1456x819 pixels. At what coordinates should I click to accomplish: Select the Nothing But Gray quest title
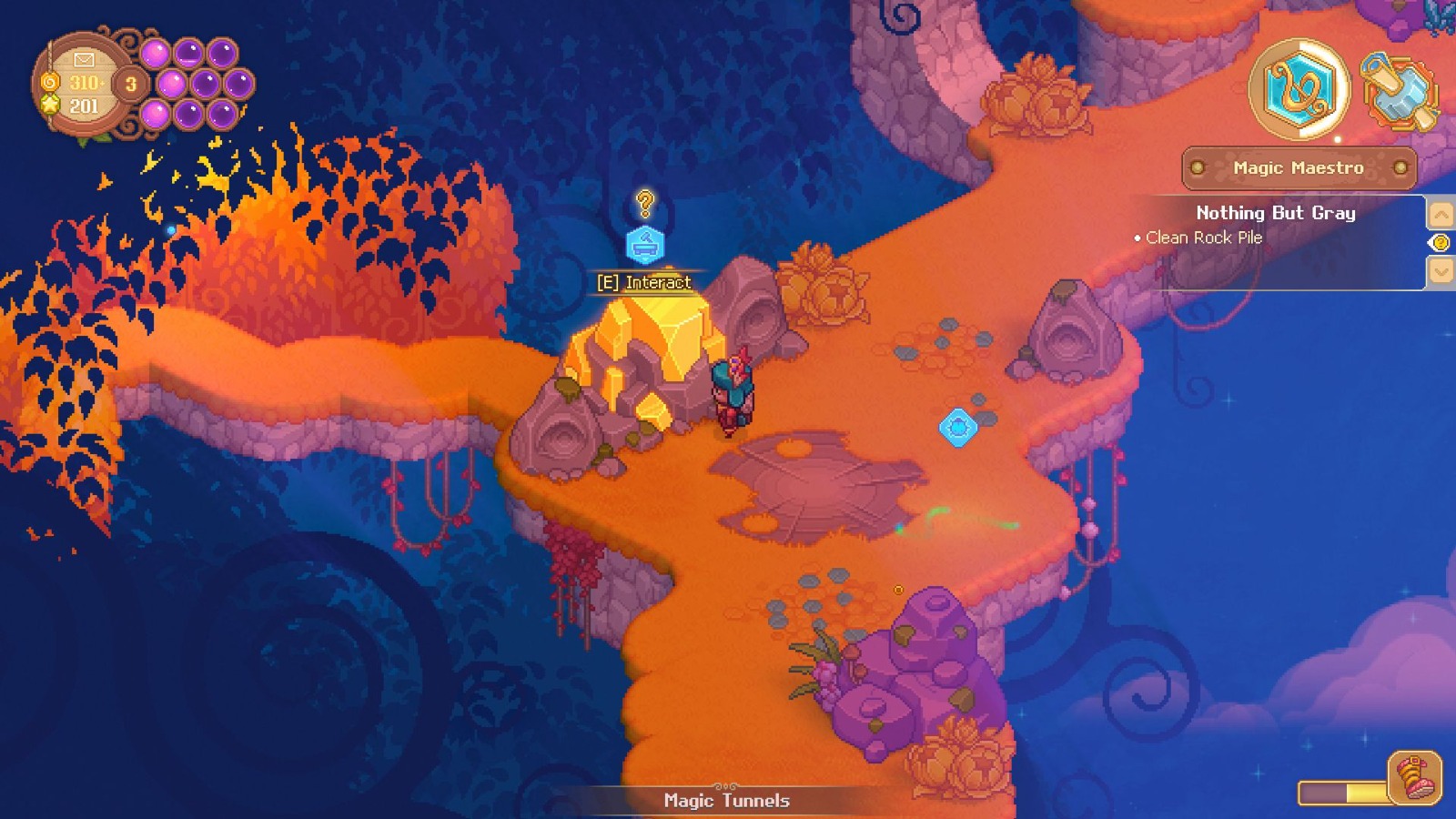(1275, 213)
